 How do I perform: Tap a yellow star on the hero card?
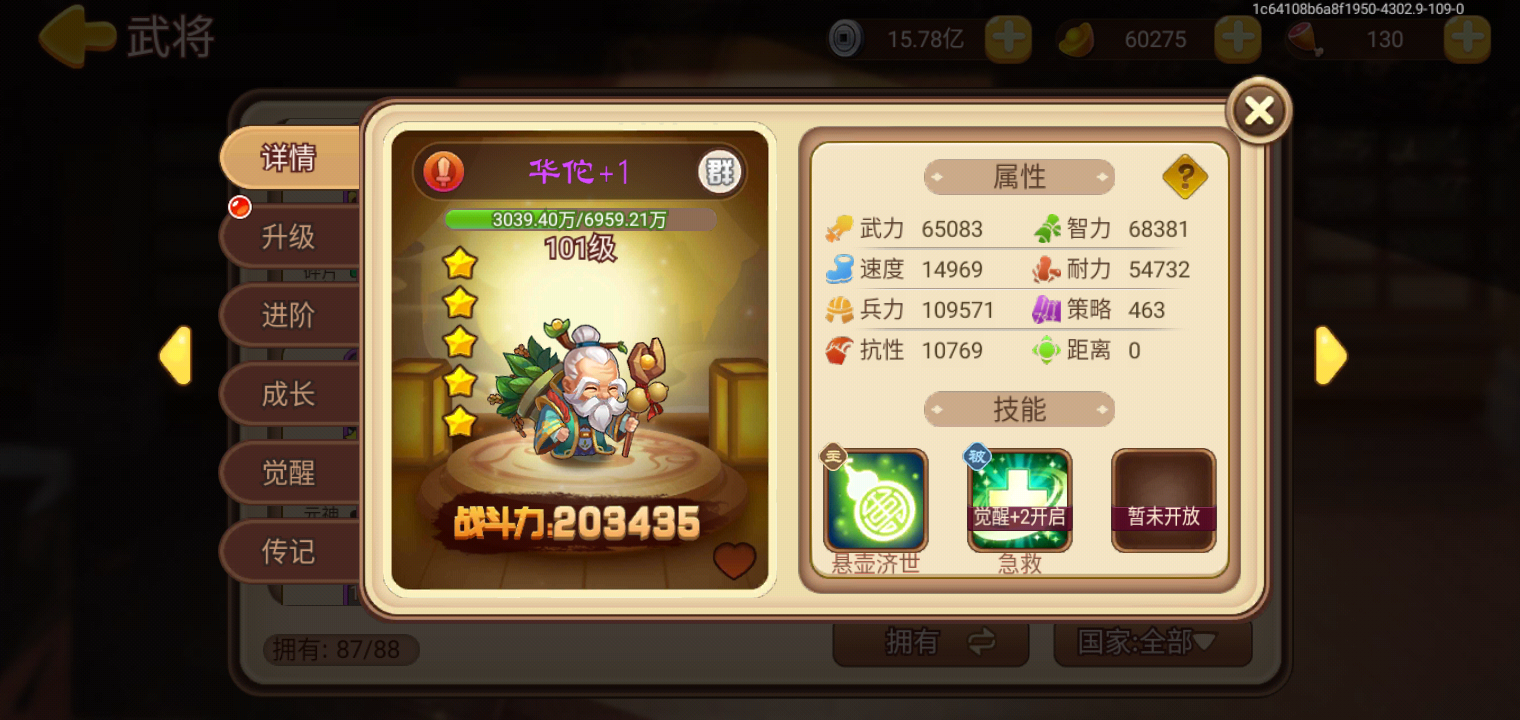click(457, 262)
